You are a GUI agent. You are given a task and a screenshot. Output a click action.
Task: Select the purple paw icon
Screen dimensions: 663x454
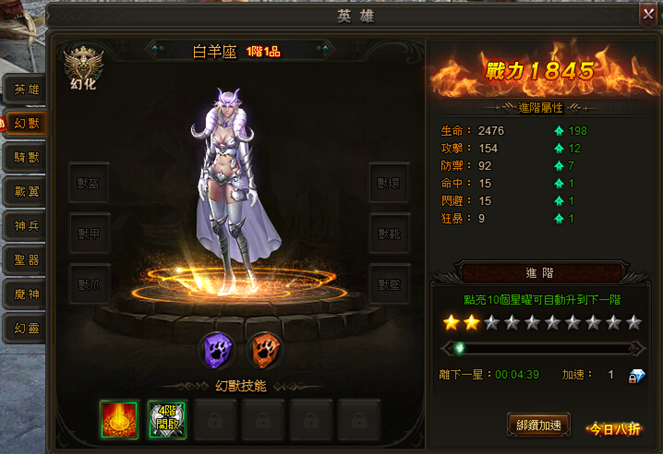(x=218, y=351)
